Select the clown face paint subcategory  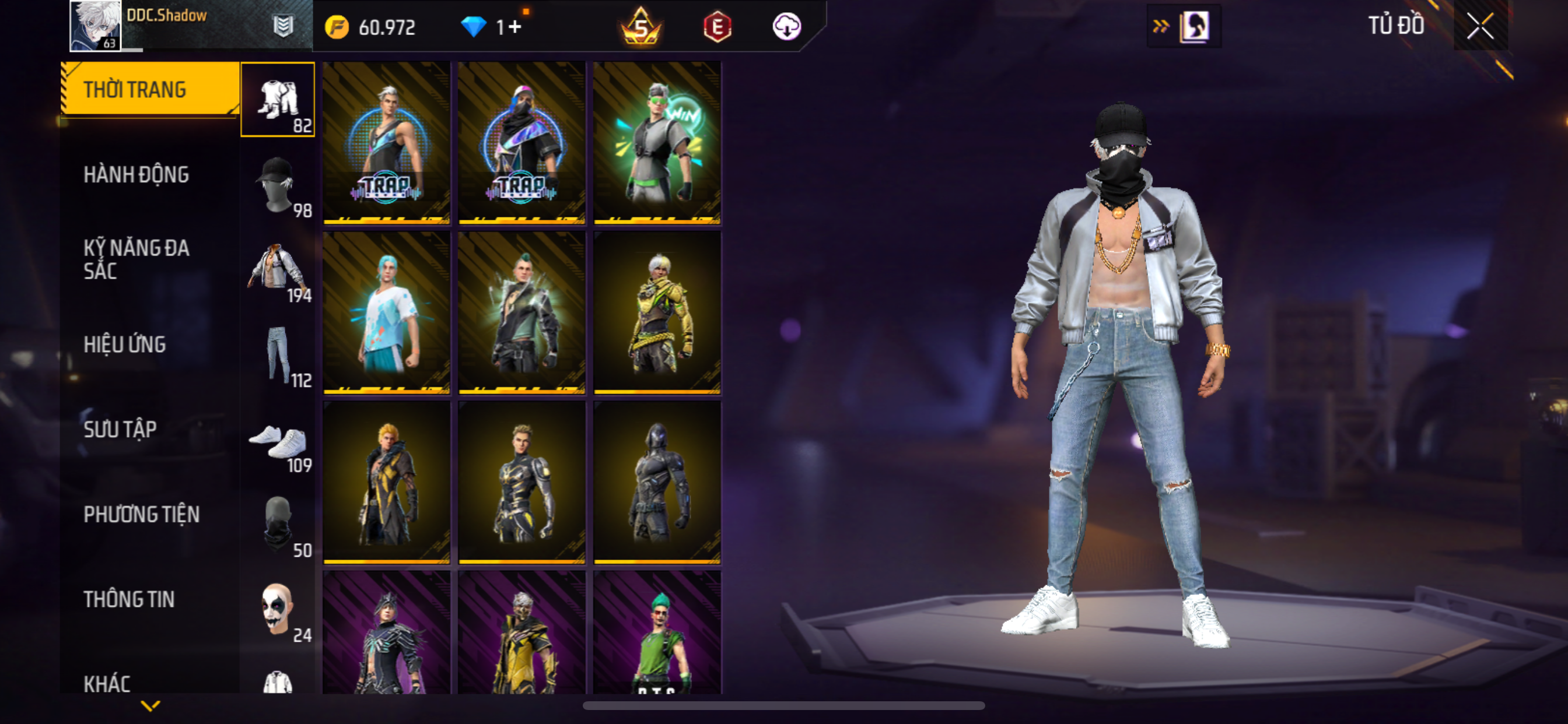pos(278,610)
